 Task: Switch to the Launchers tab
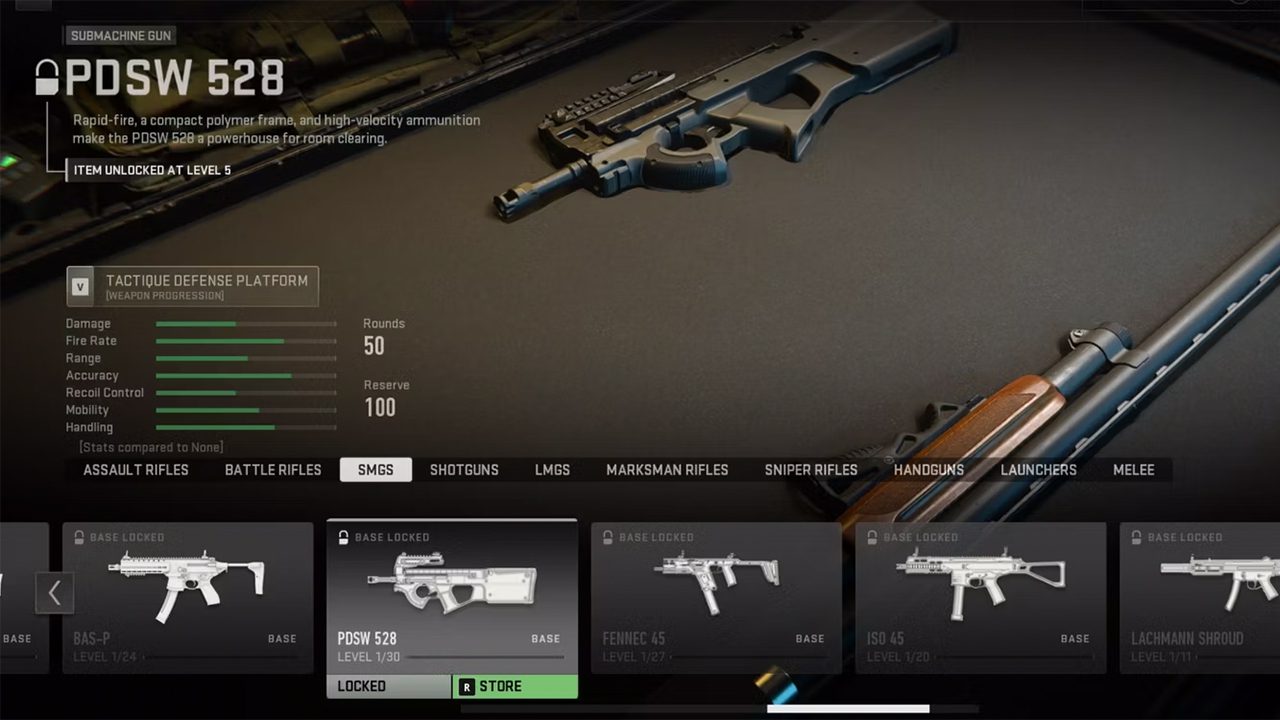(x=1039, y=470)
